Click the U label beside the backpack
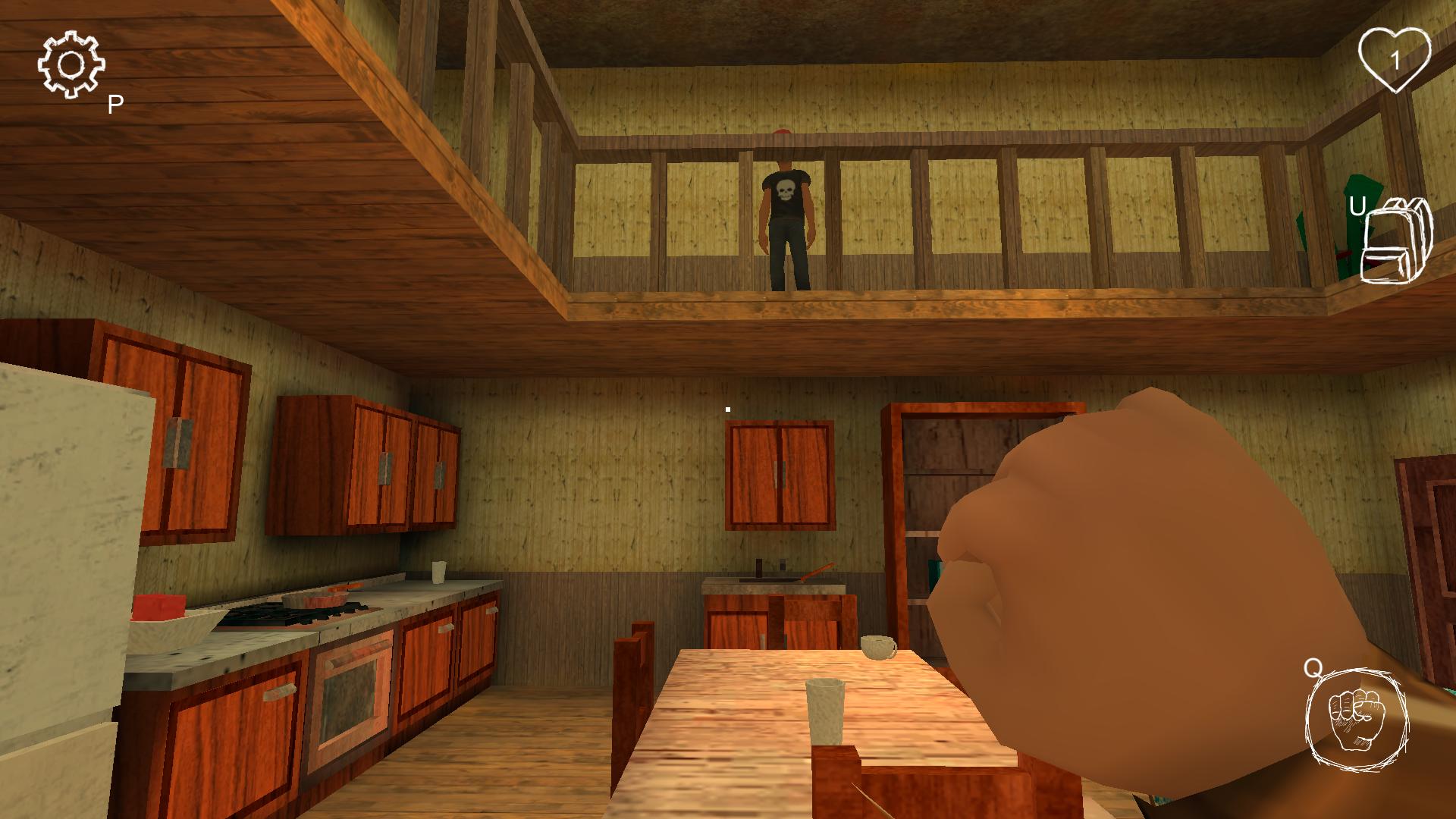Image resolution: width=1456 pixels, height=819 pixels. pyautogui.click(x=1357, y=205)
